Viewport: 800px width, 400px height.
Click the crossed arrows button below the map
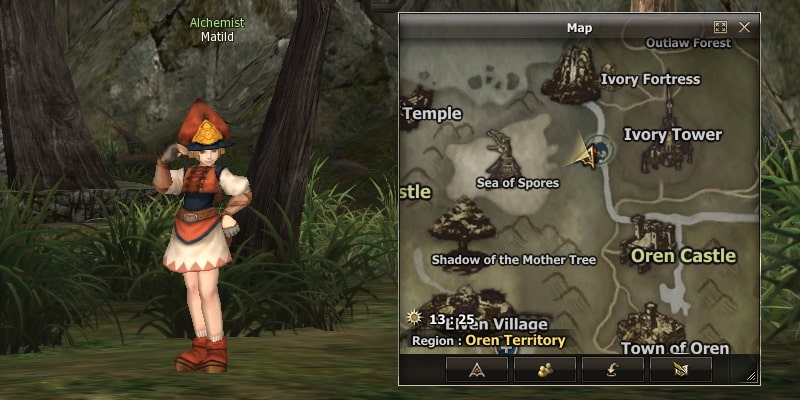[681, 369]
